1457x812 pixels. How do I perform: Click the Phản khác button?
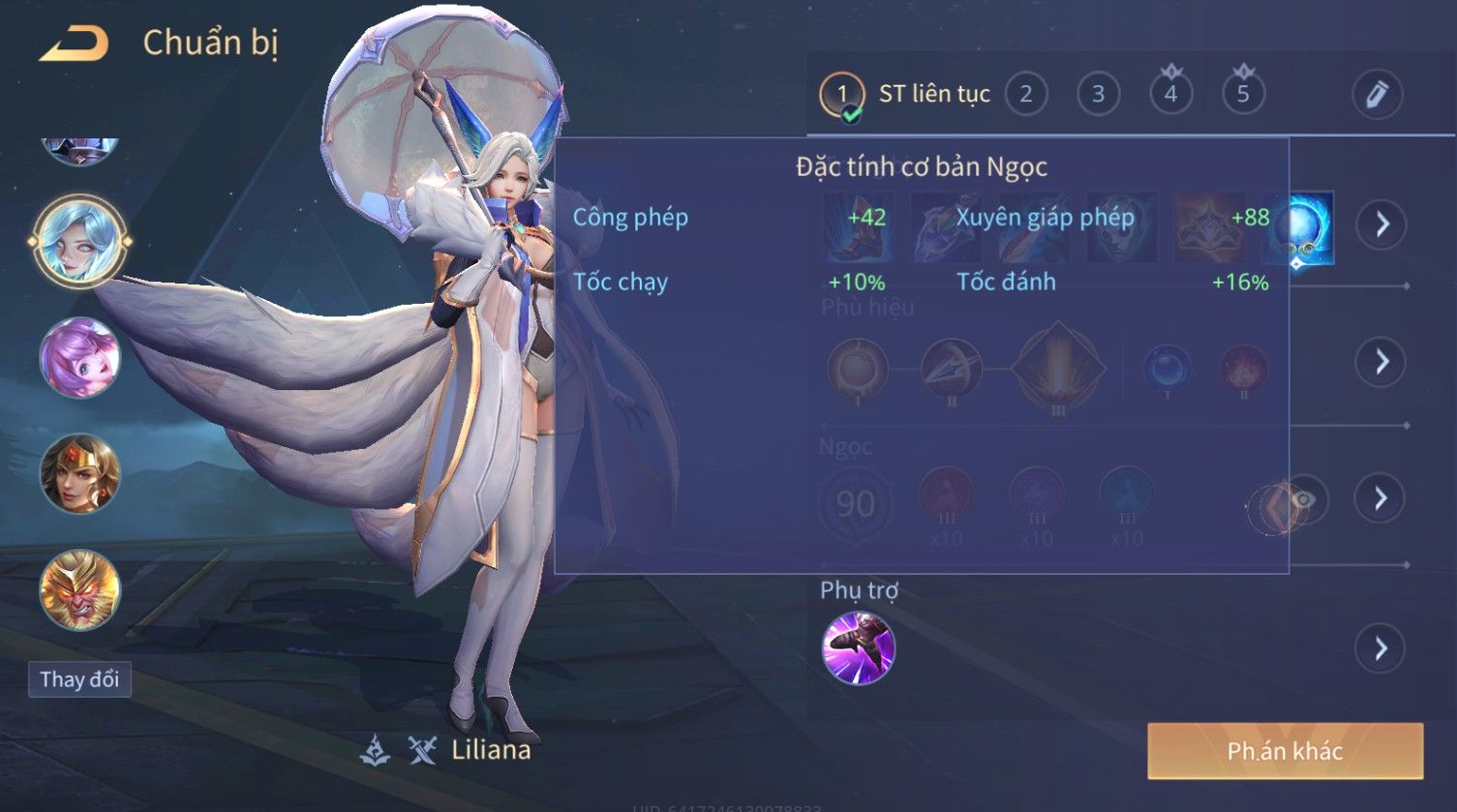pos(1285,751)
